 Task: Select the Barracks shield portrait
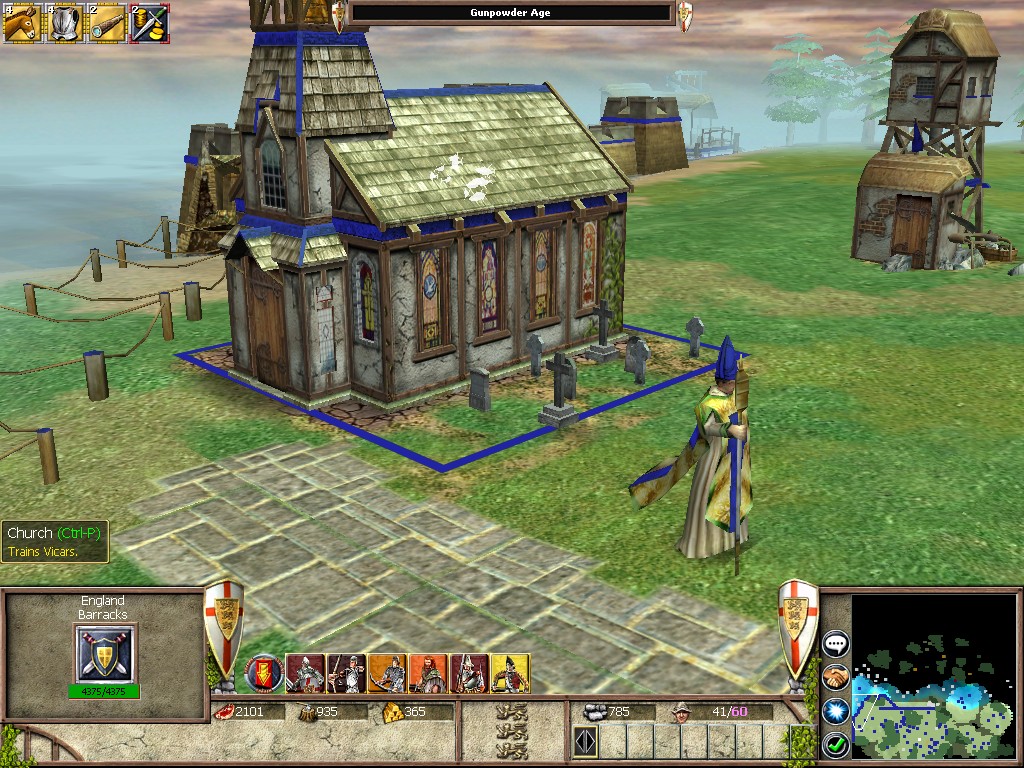pyautogui.click(x=105, y=653)
